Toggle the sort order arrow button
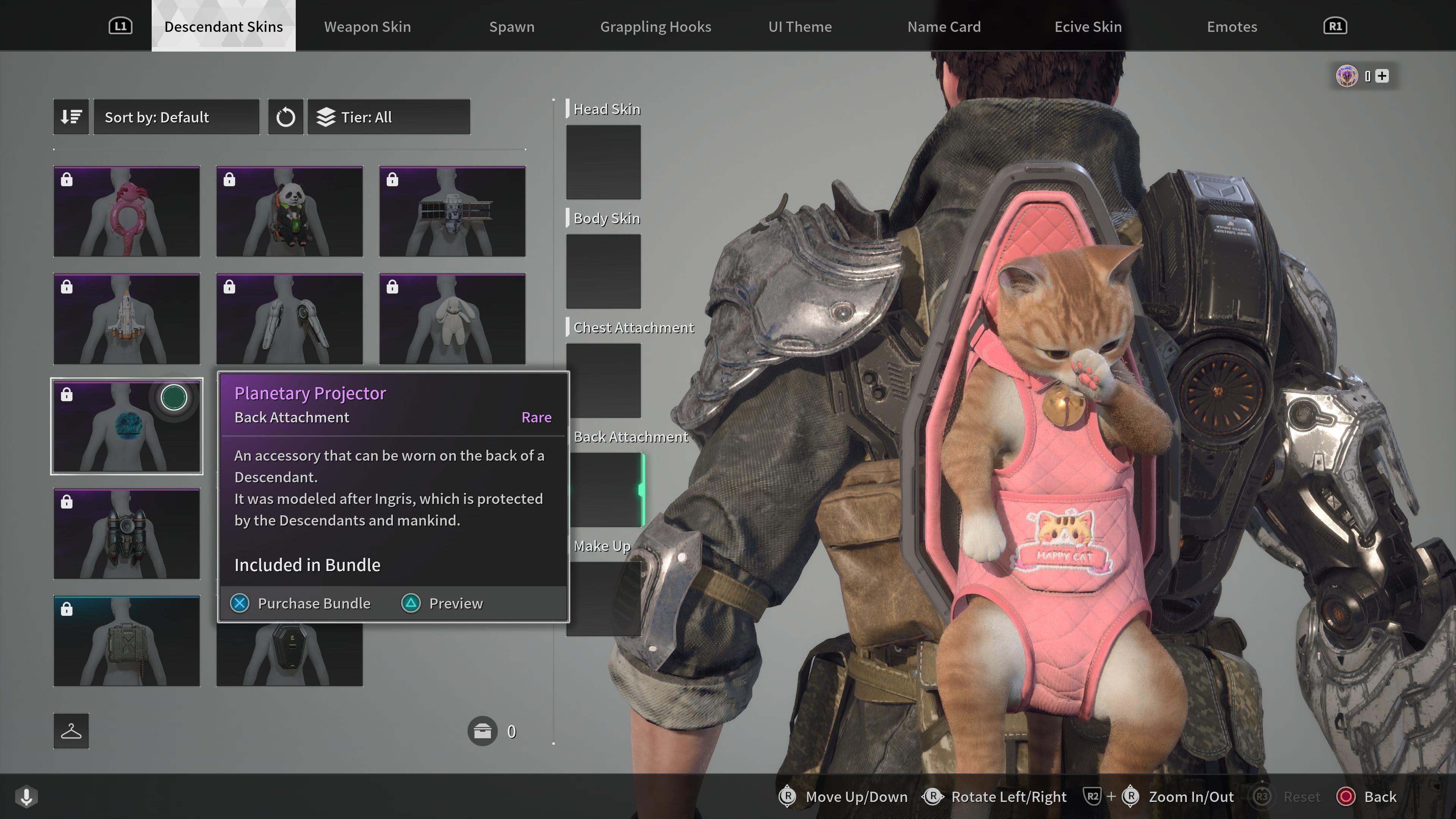 coord(71,117)
